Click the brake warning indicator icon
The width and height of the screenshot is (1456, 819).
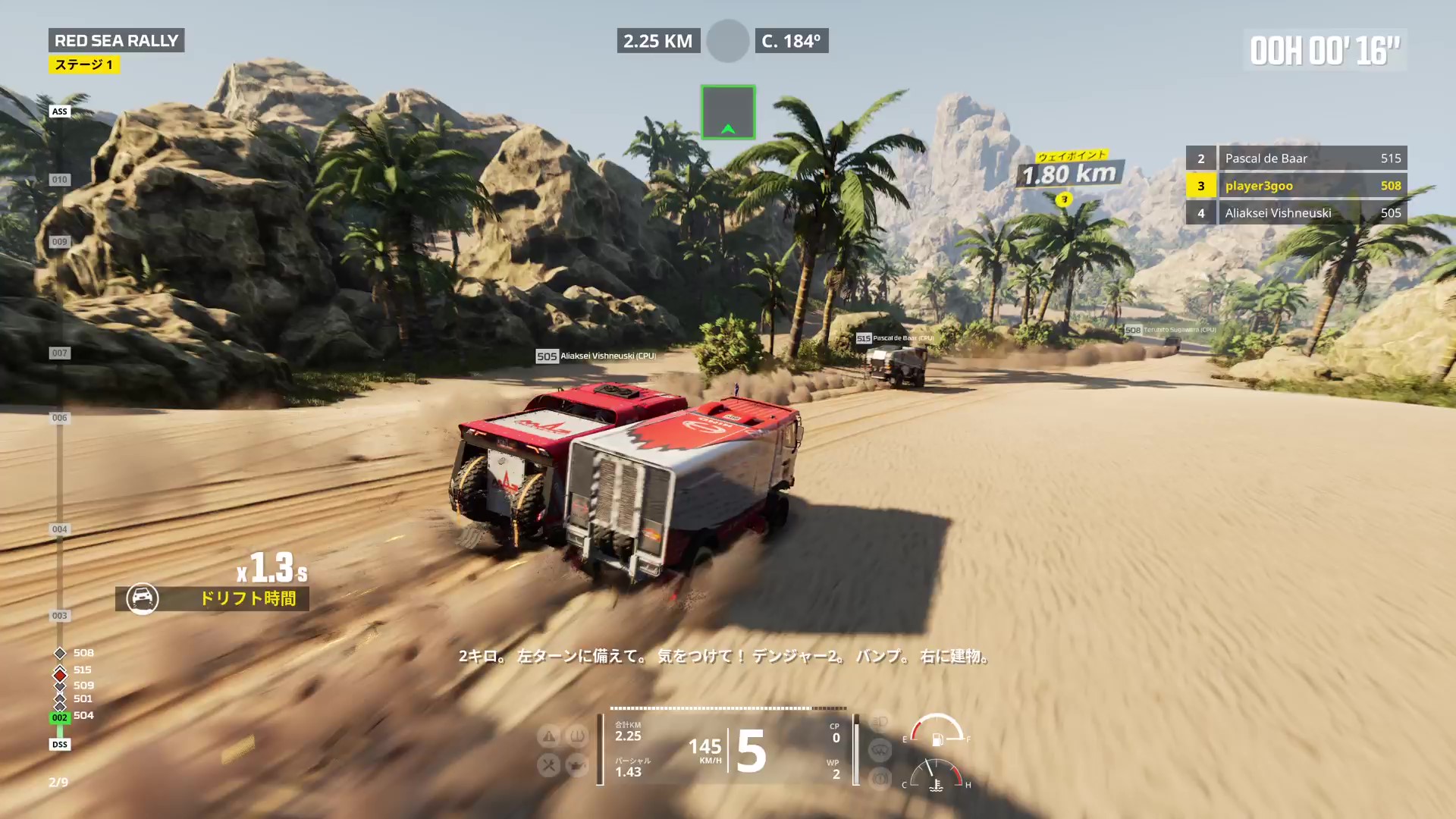880,778
